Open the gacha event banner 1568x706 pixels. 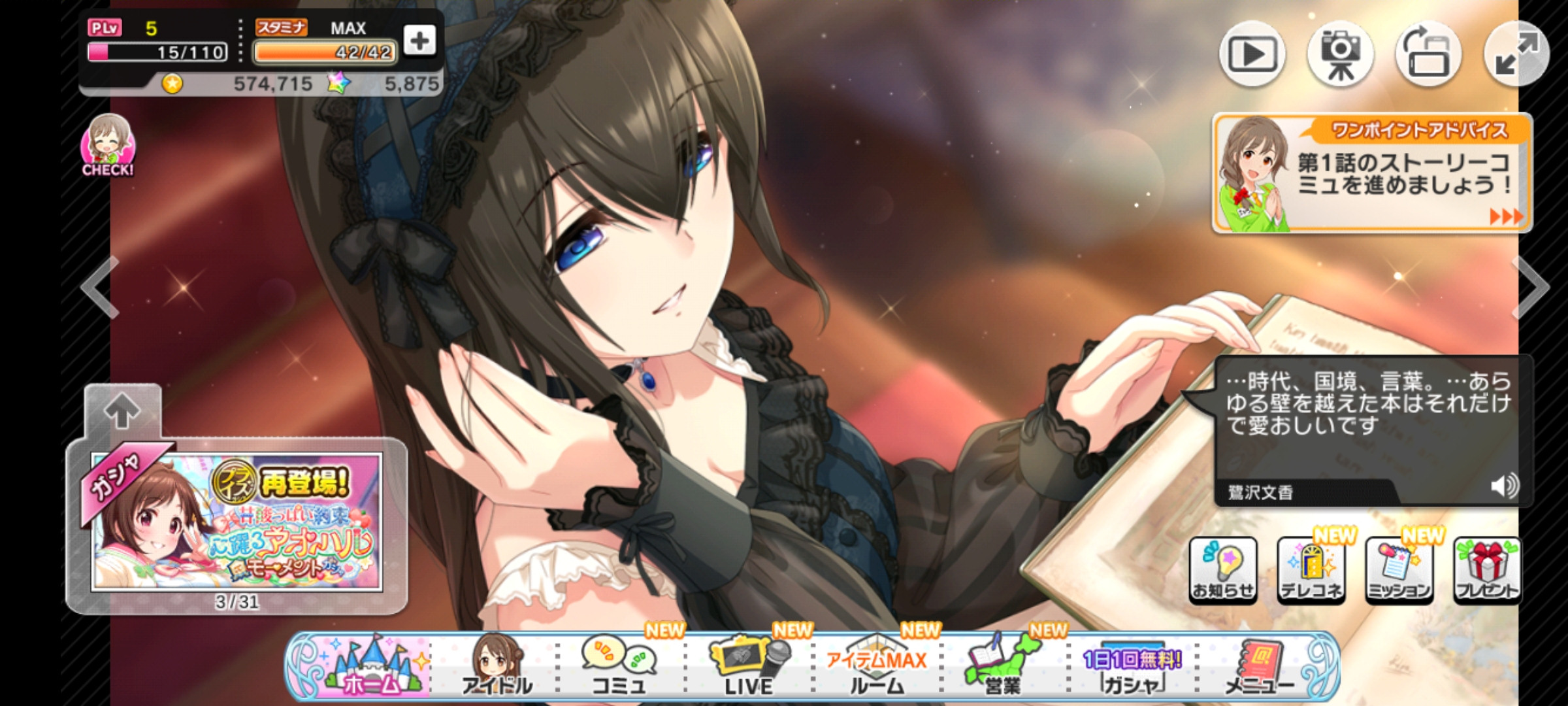(x=237, y=522)
